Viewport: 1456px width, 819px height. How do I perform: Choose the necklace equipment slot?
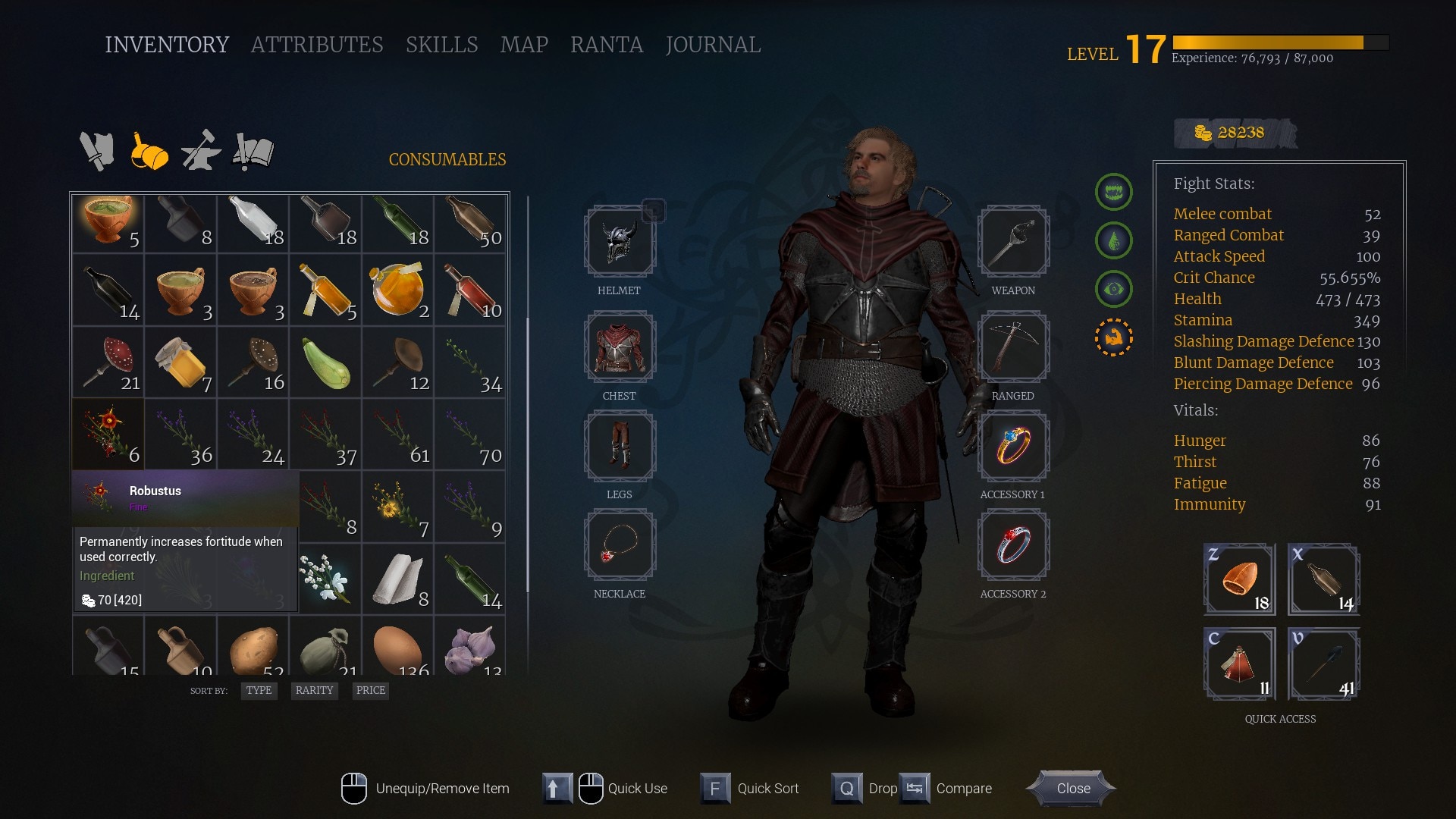620,544
